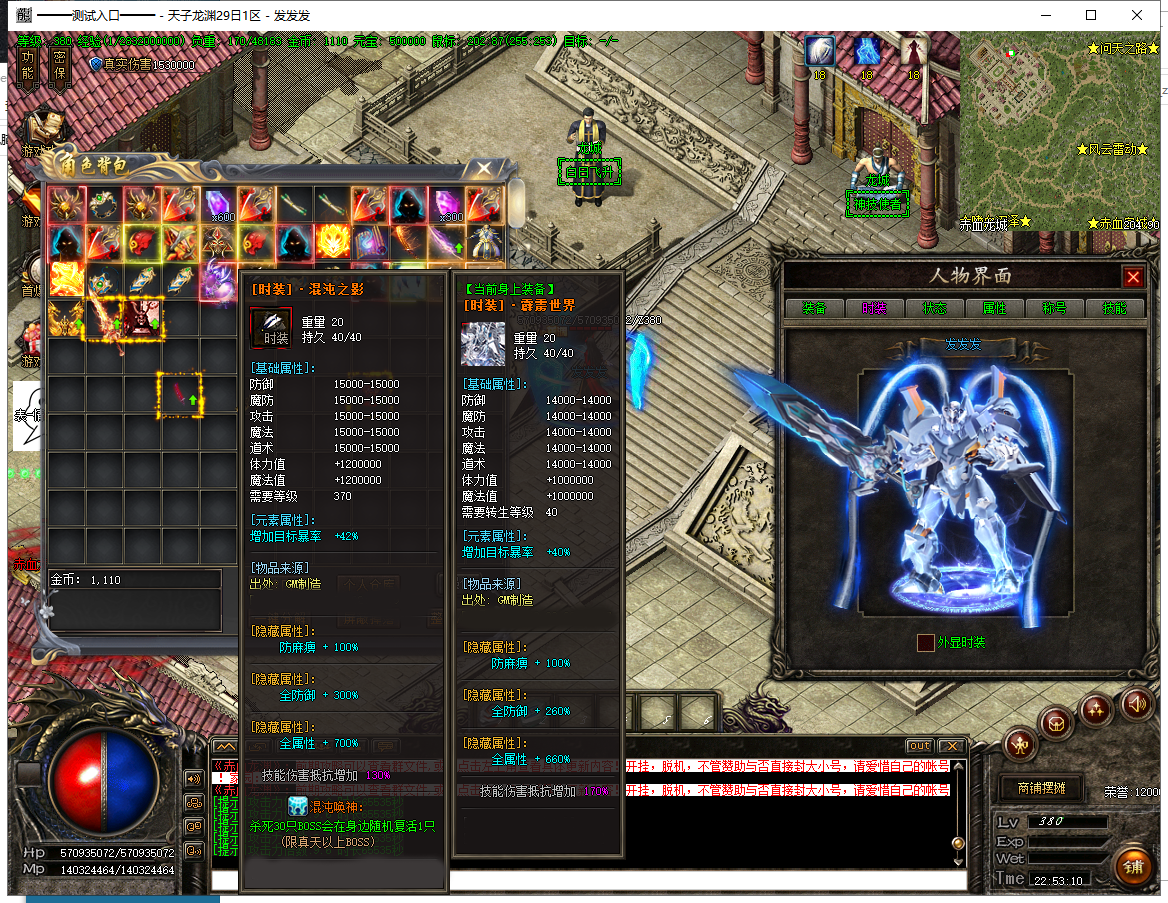Pick the flaming phoenix item in the bag

coord(333,242)
